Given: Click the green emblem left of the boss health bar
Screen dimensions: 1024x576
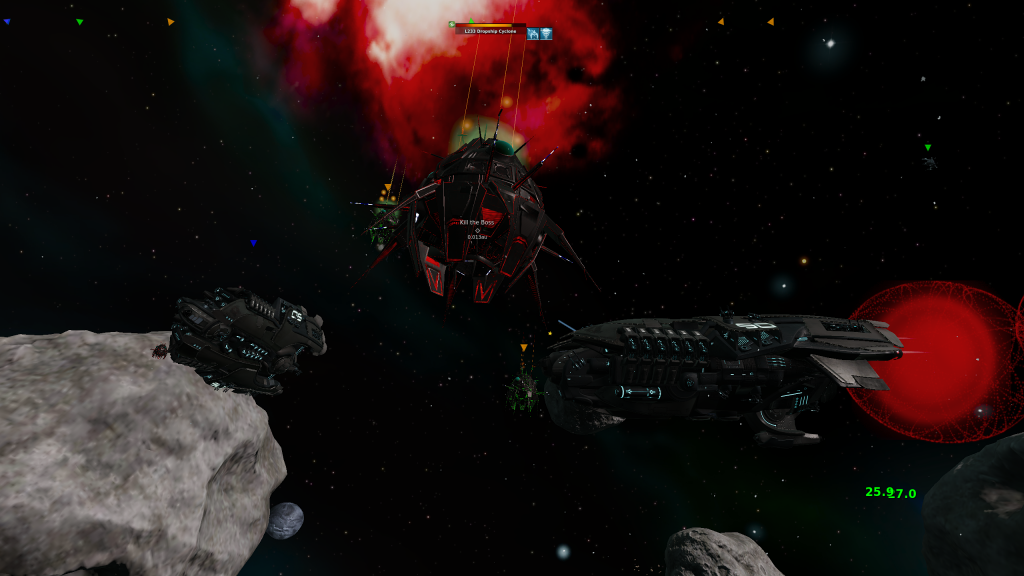Looking at the screenshot, I should (x=452, y=25).
